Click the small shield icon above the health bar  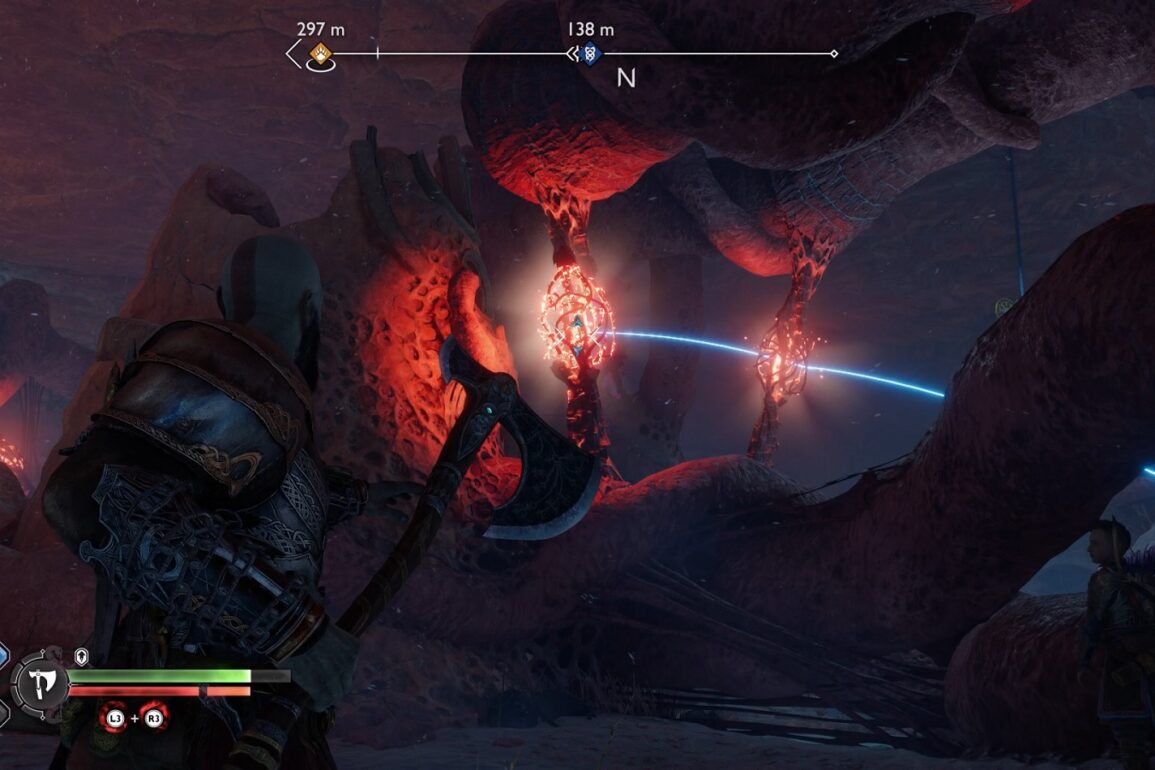pos(82,657)
